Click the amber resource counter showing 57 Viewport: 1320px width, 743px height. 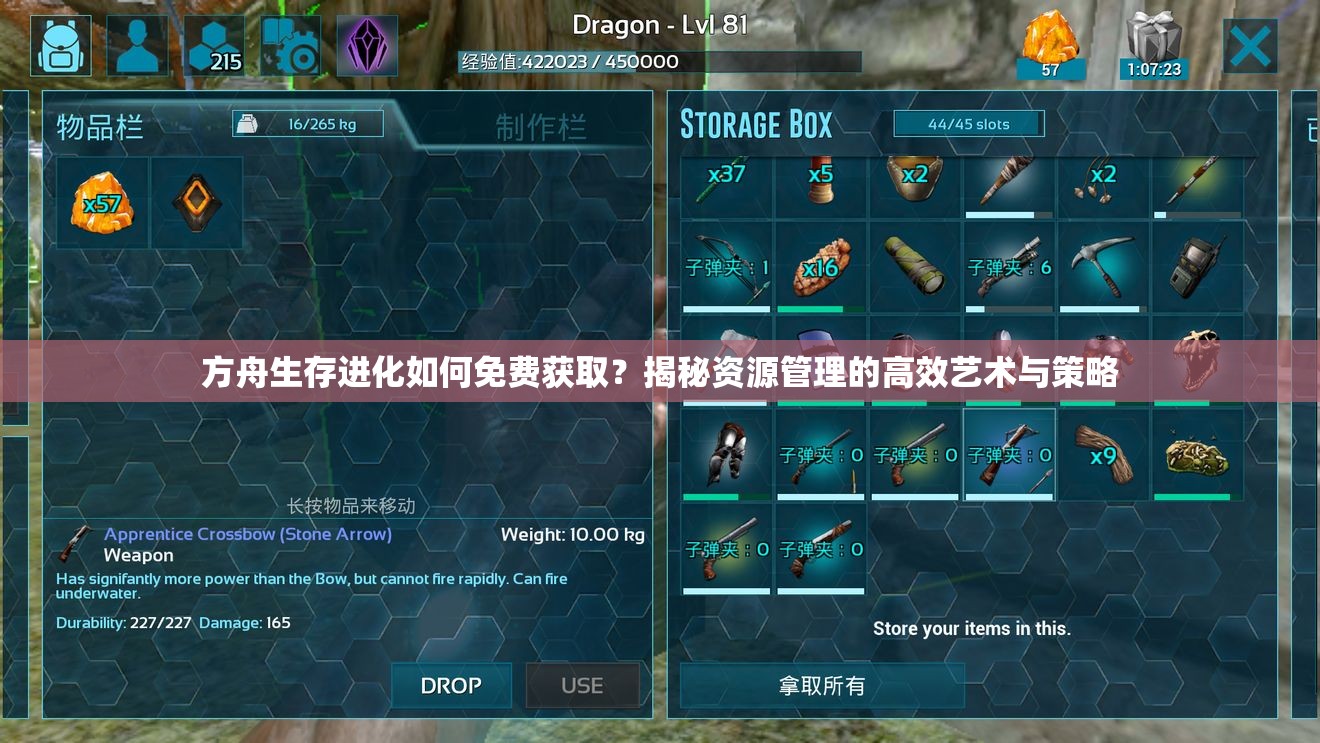(x=1051, y=44)
